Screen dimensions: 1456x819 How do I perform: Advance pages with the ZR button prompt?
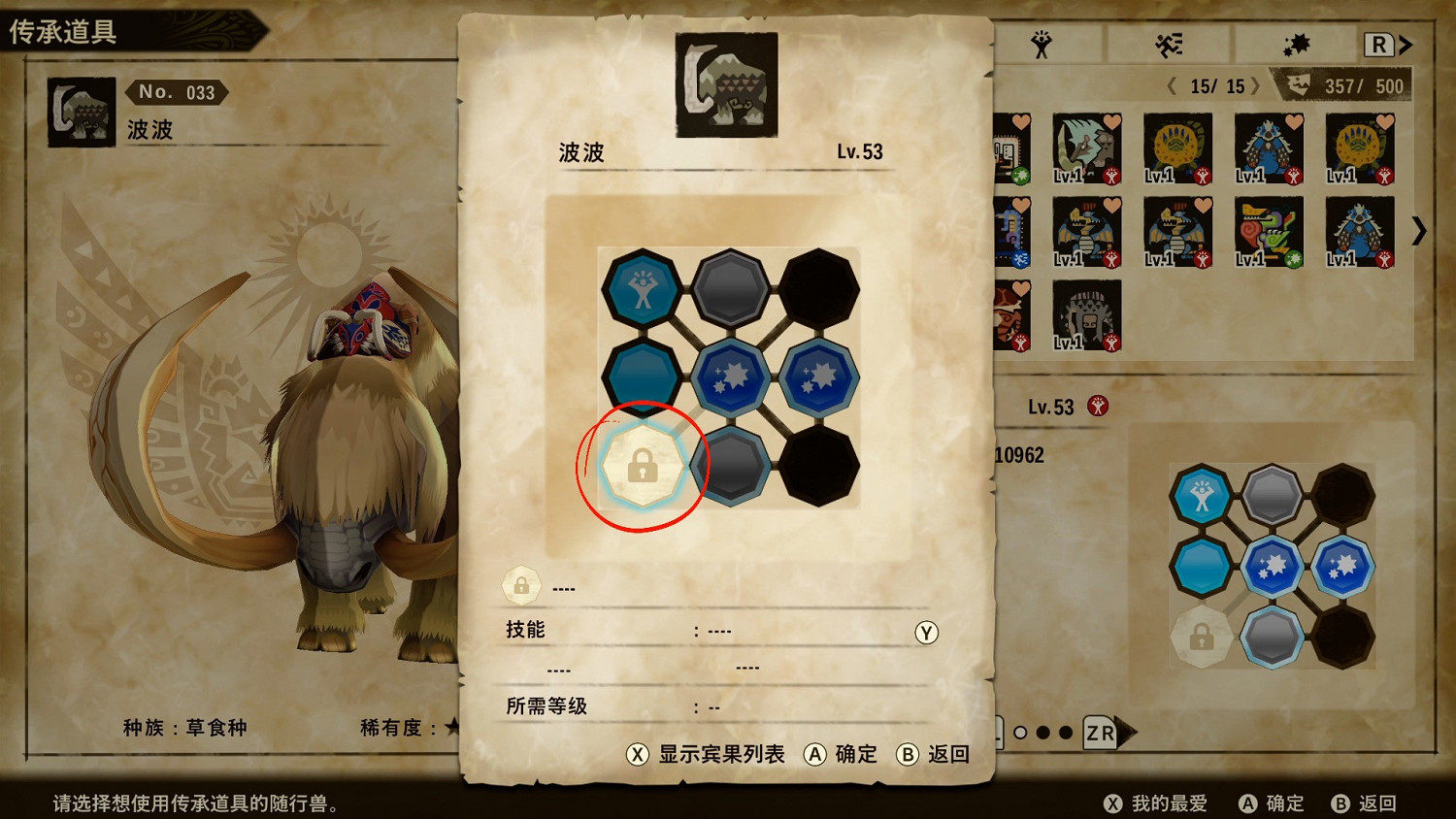pos(1099,734)
